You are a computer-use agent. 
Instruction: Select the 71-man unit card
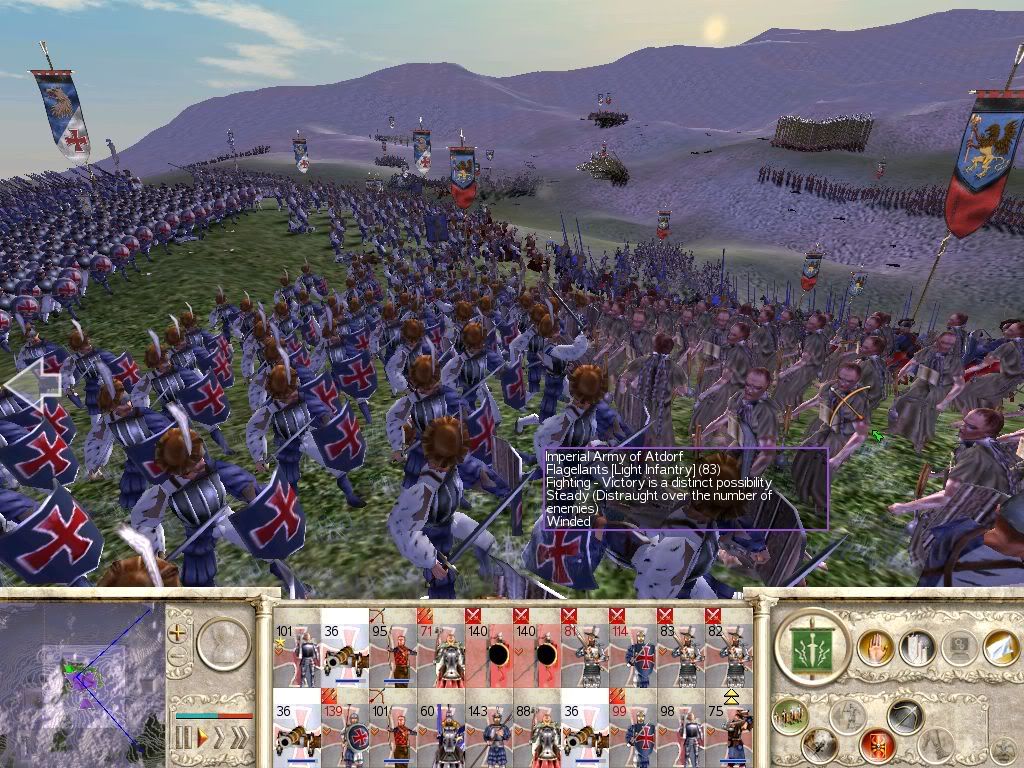click(x=440, y=648)
